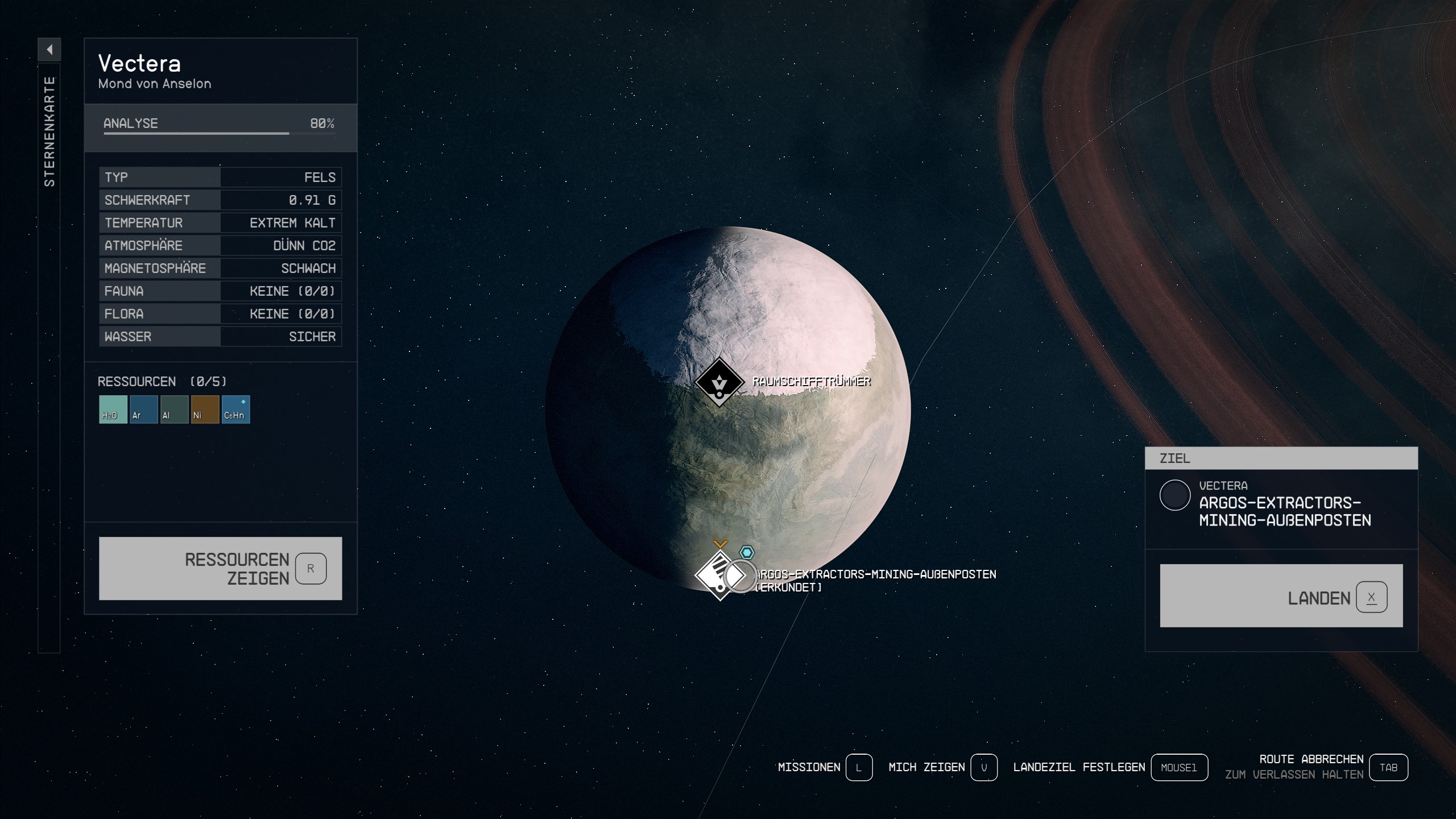Select the Raumschifftrümmer map marker

click(x=719, y=382)
